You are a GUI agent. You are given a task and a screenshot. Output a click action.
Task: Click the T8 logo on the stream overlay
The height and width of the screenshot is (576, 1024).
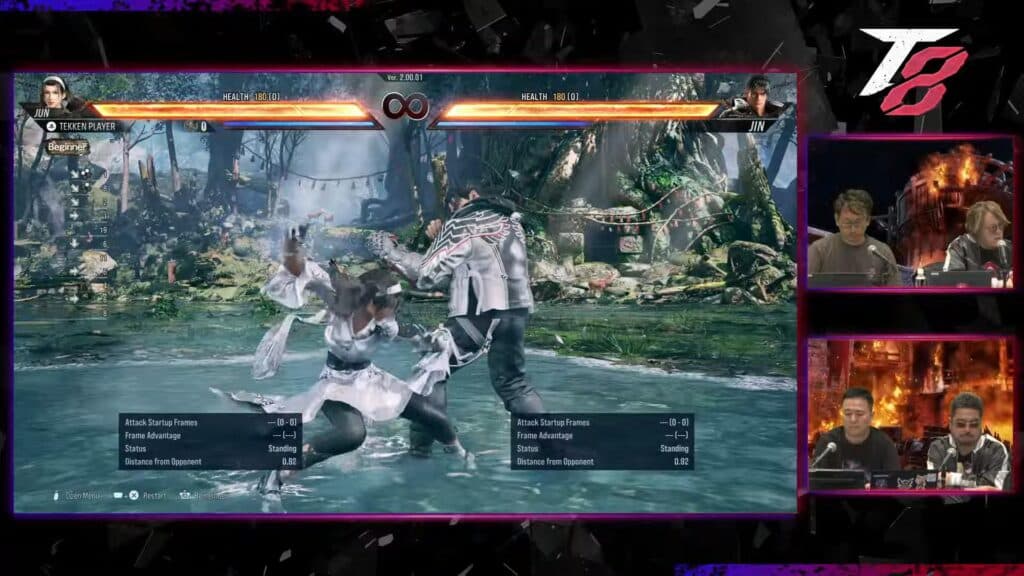click(x=914, y=70)
